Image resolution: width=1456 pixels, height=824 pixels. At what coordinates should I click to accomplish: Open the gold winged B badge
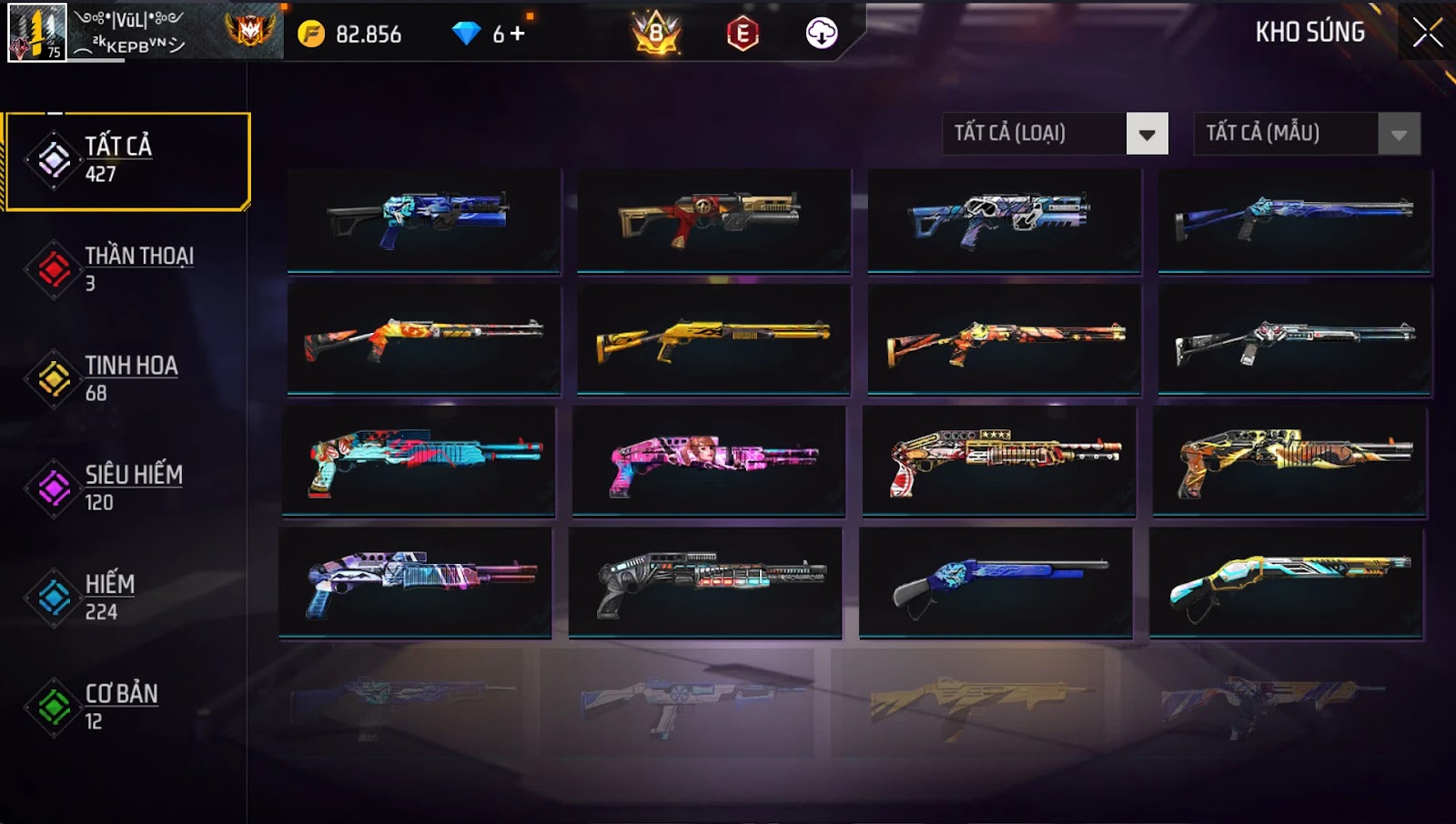(x=656, y=34)
